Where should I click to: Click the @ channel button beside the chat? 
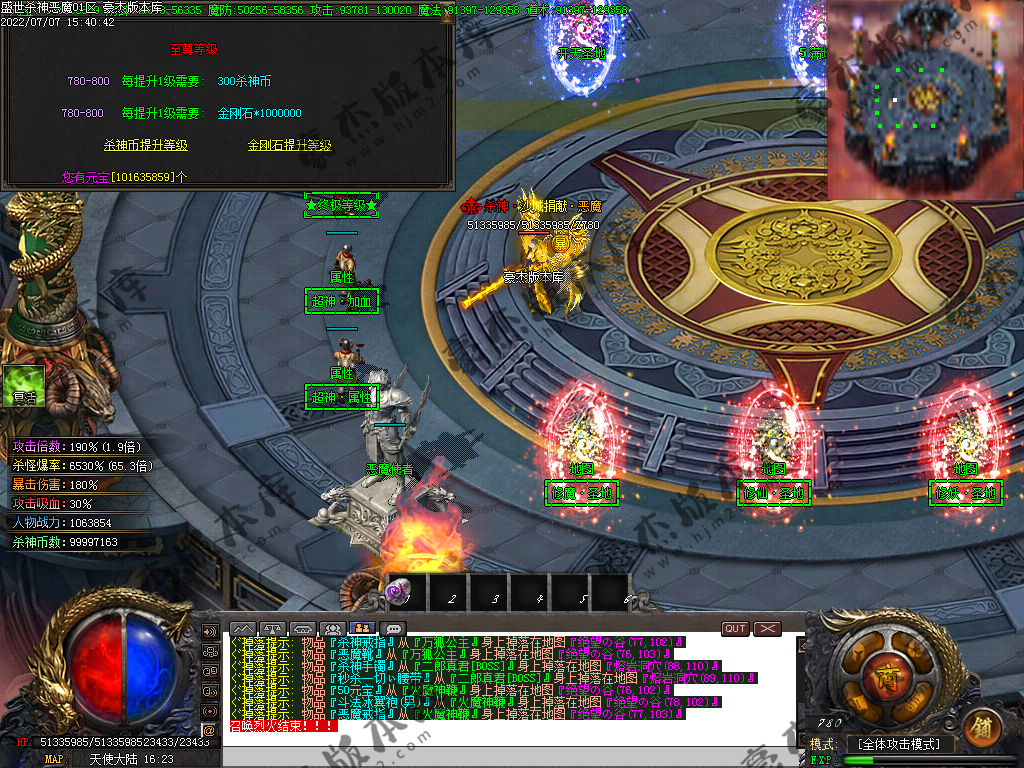pos(209,730)
